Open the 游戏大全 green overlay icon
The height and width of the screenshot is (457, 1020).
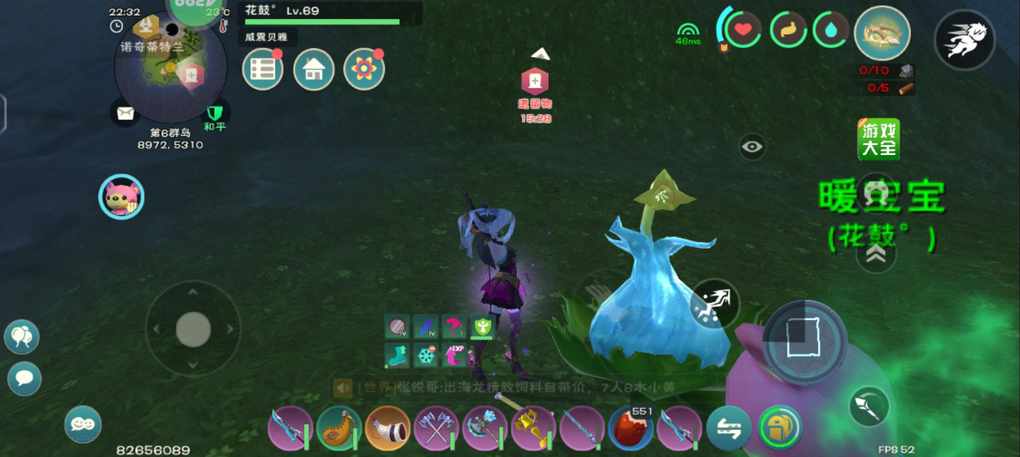[x=878, y=139]
